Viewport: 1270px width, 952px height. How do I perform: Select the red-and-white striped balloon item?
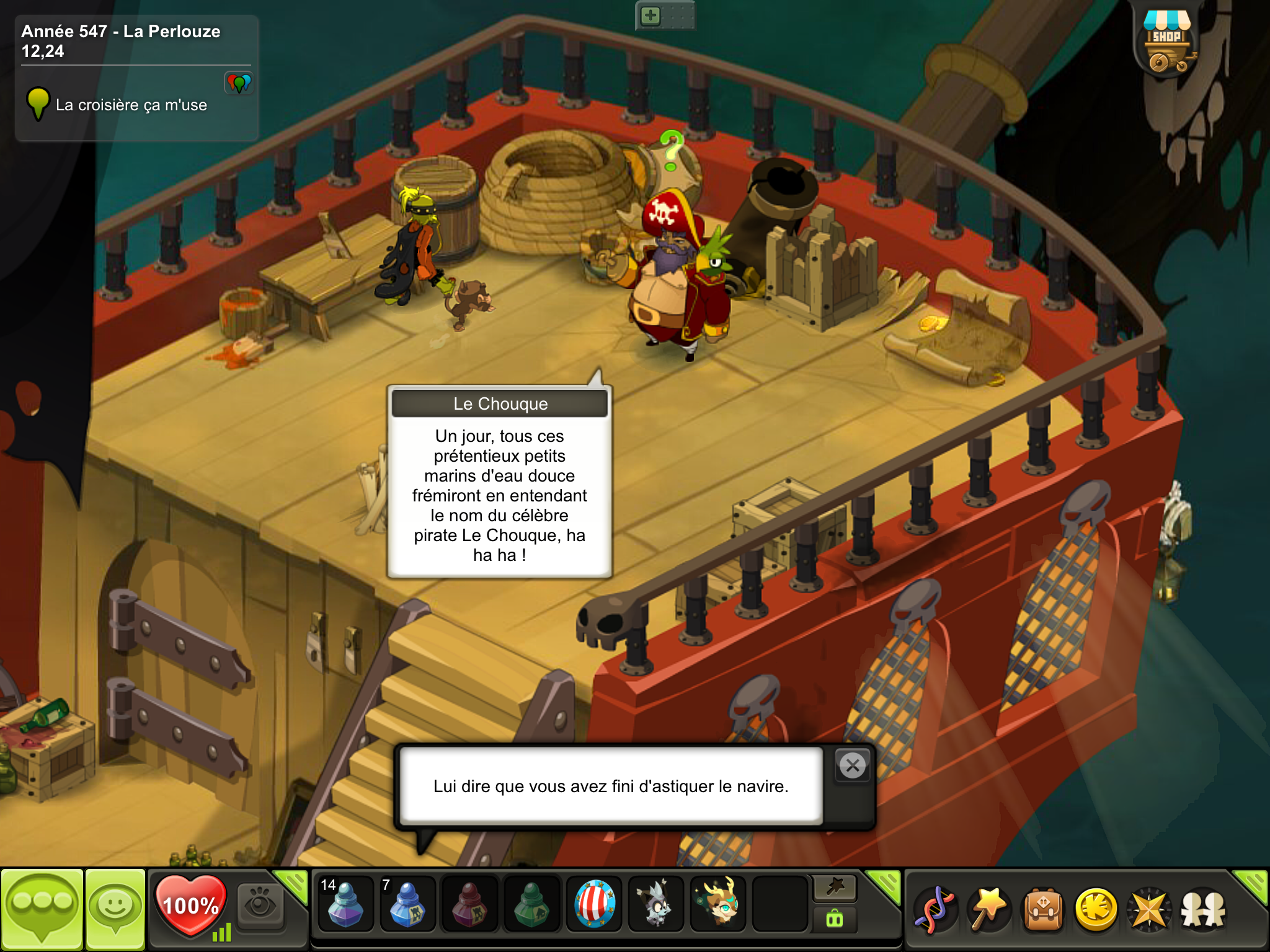[x=594, y=904]
